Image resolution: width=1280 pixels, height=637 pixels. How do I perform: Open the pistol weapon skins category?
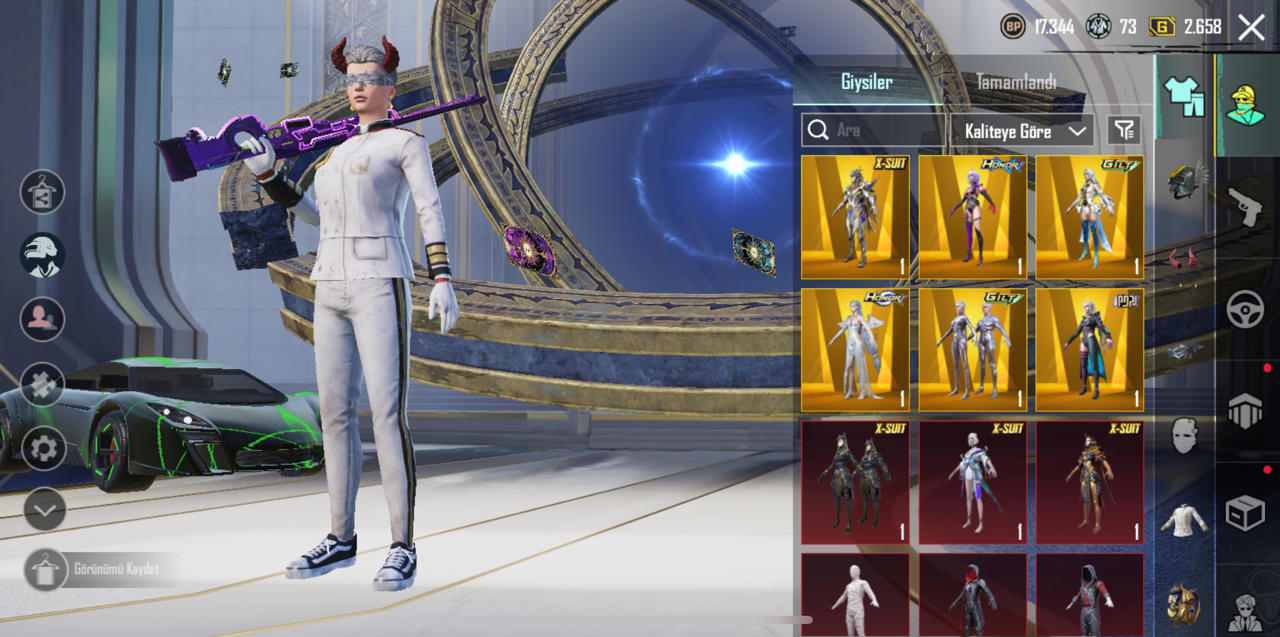pos(1245,204)
